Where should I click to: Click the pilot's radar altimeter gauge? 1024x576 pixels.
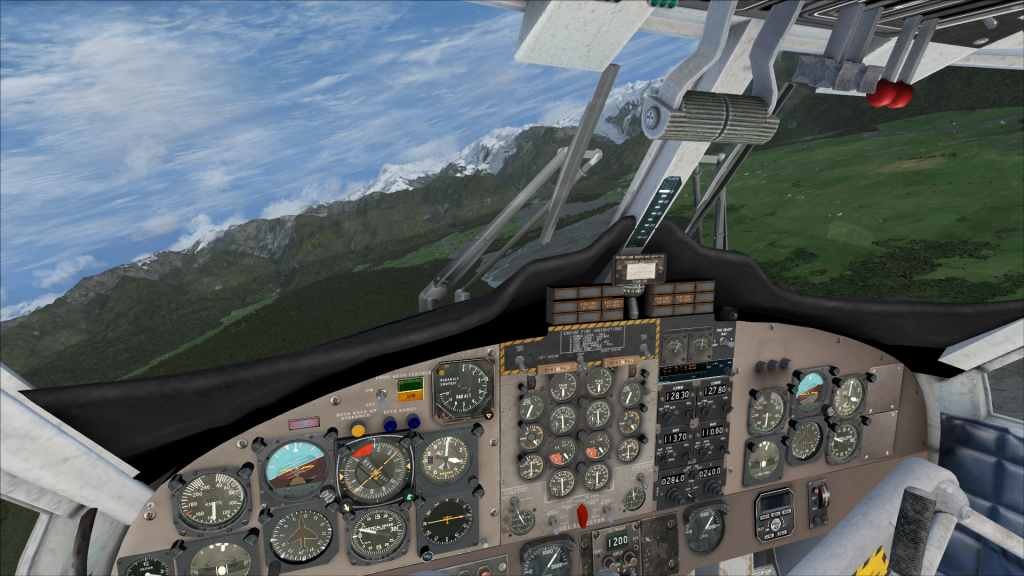(x=463, y=388)
